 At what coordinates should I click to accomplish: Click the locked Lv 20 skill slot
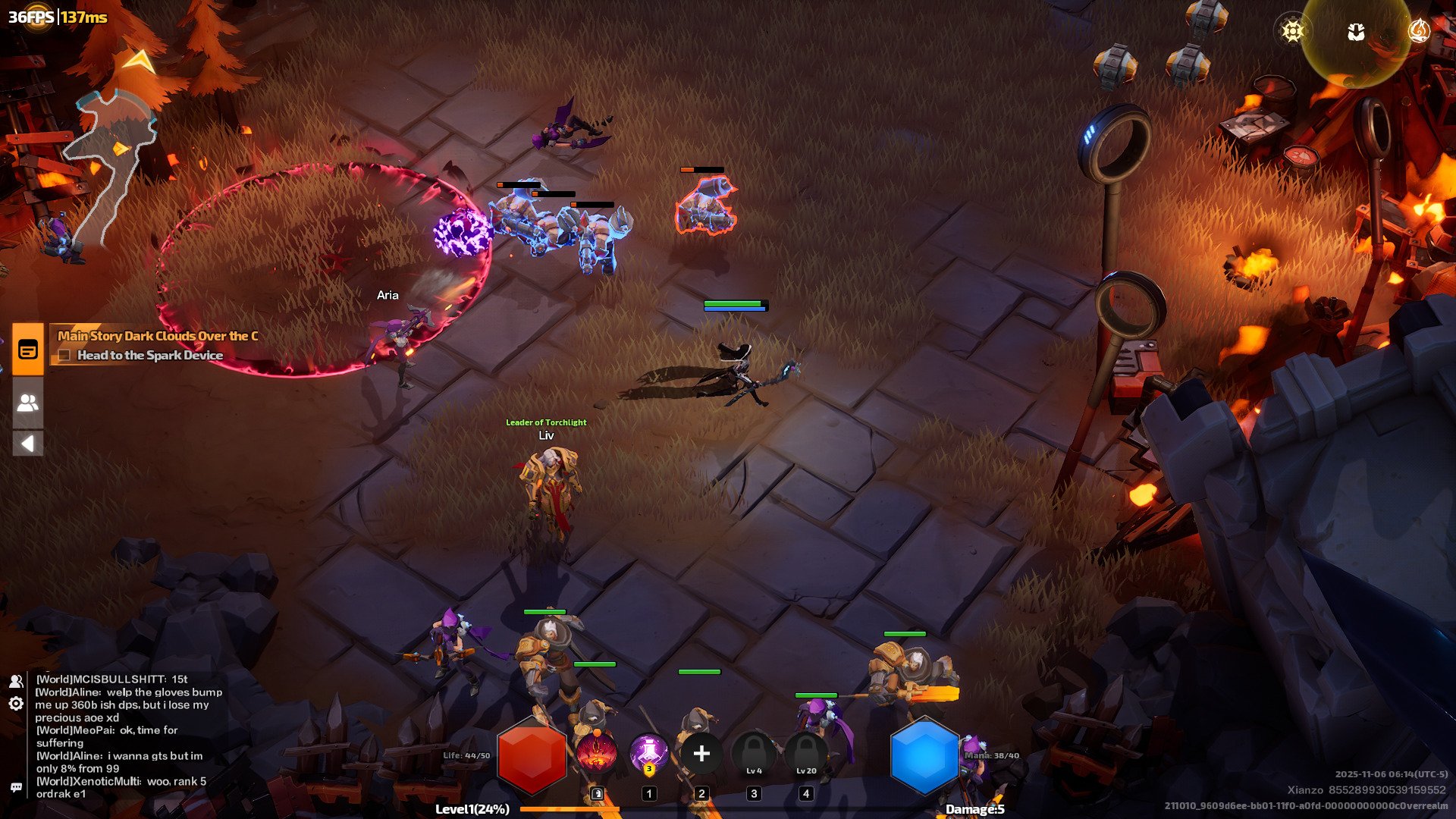pyautogui.click(x=806, y=754)
